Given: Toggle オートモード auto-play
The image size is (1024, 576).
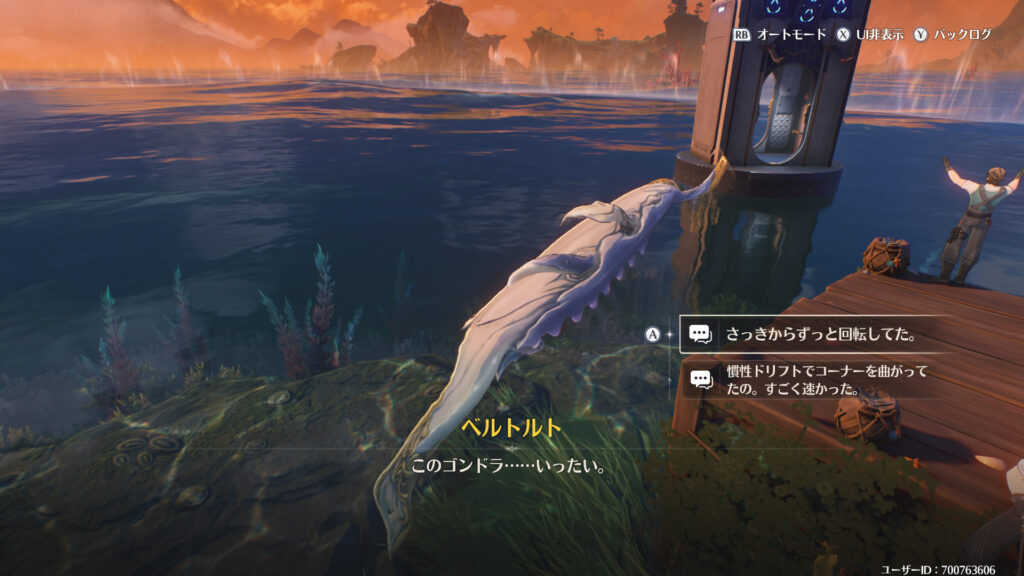Looking at the screenshot, I should click(780, 34).
